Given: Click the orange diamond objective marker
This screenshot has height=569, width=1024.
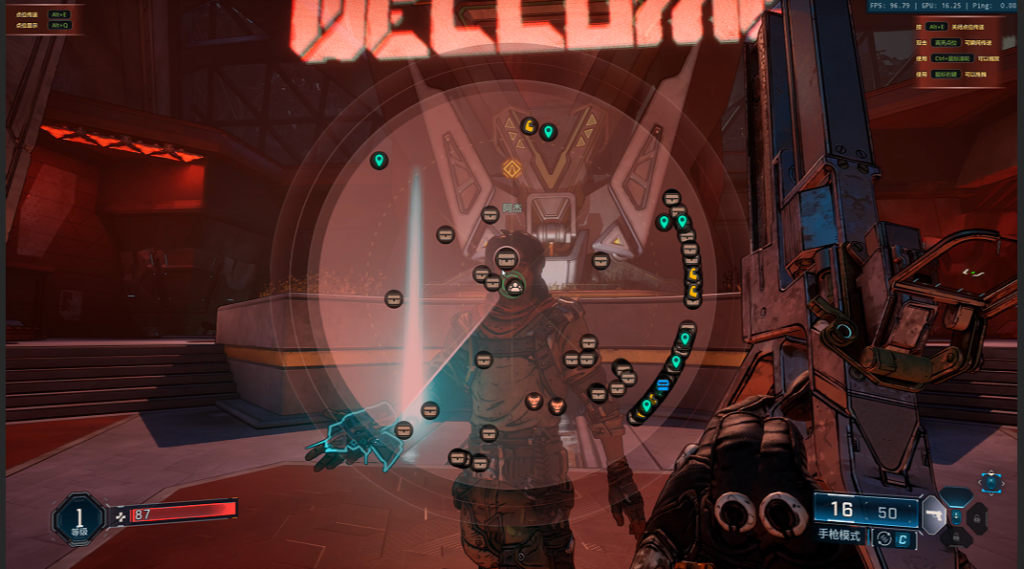Looking at the screenshot, I should coord(513,168).
